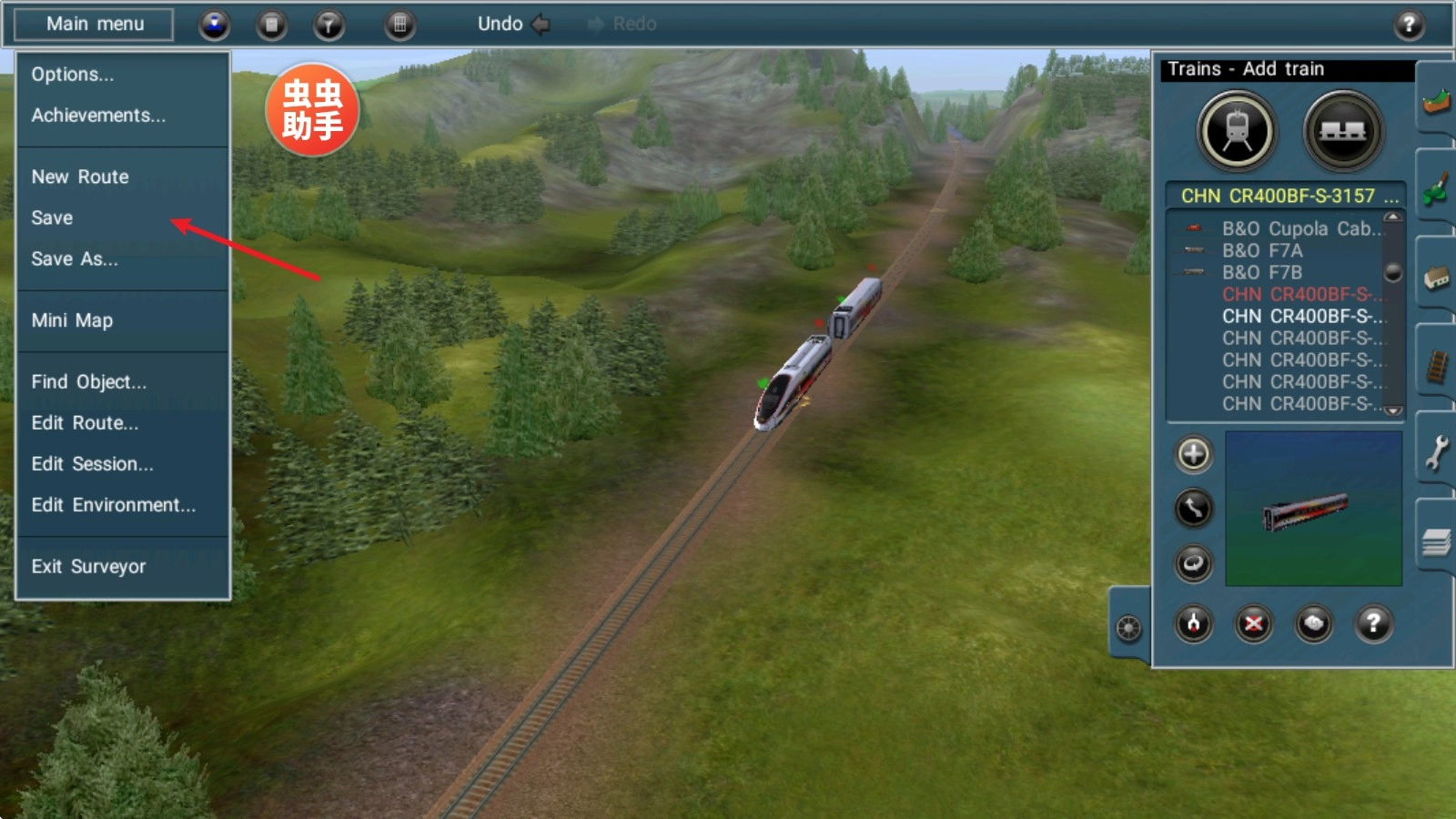Select B&O F7A from train list
This screenshot has height=819, width=1456.
(x=1262, y=250)
